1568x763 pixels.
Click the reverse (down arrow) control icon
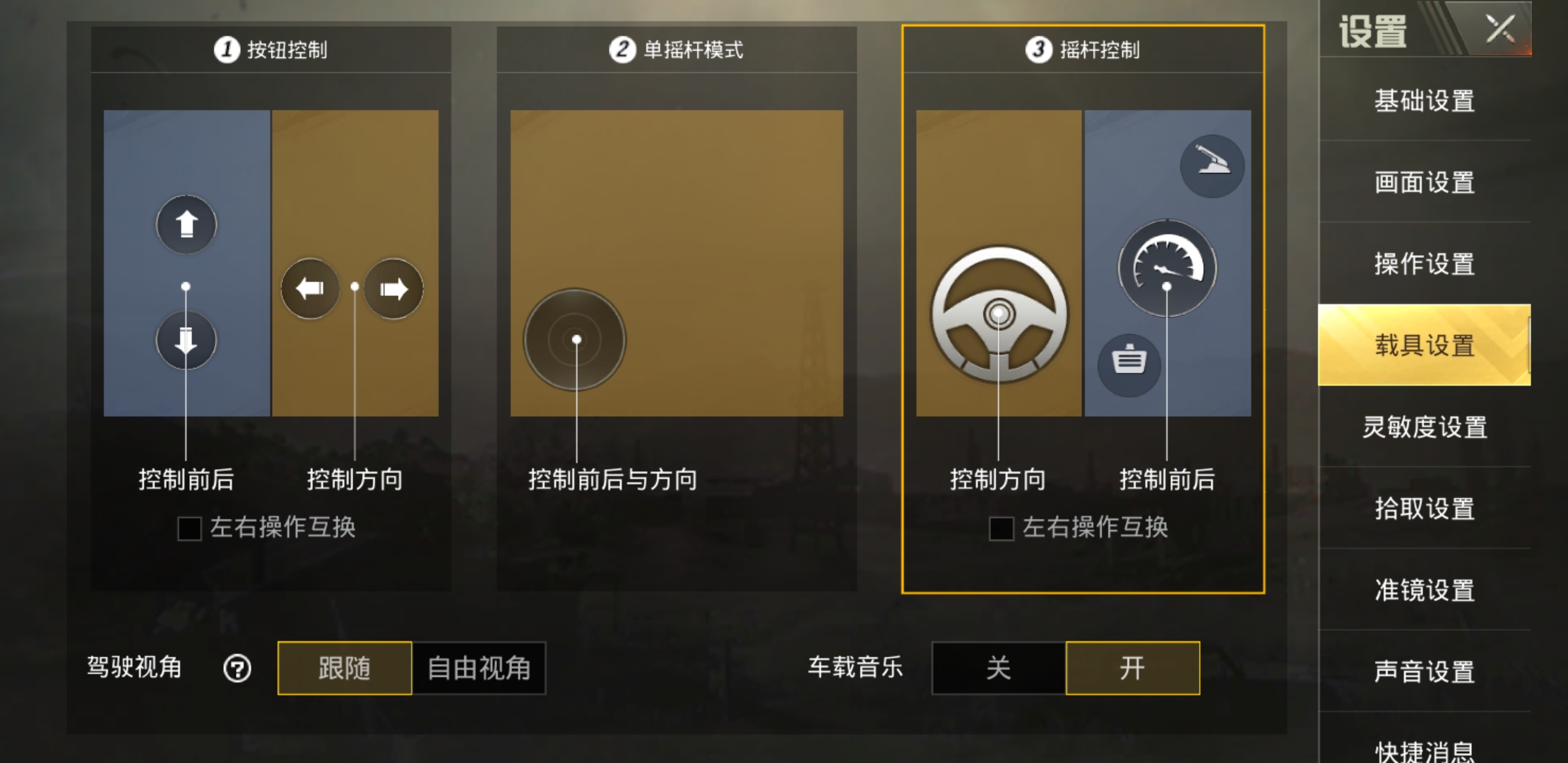[x=186, y=339]
